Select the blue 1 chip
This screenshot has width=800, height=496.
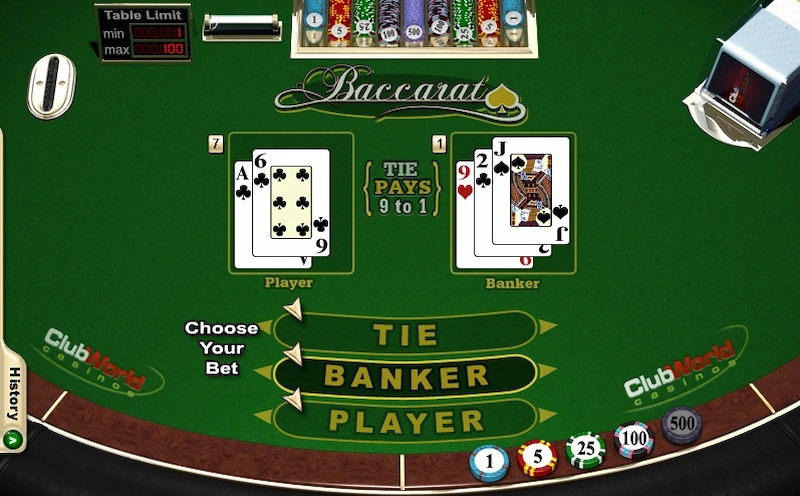(x=490, y=463)
